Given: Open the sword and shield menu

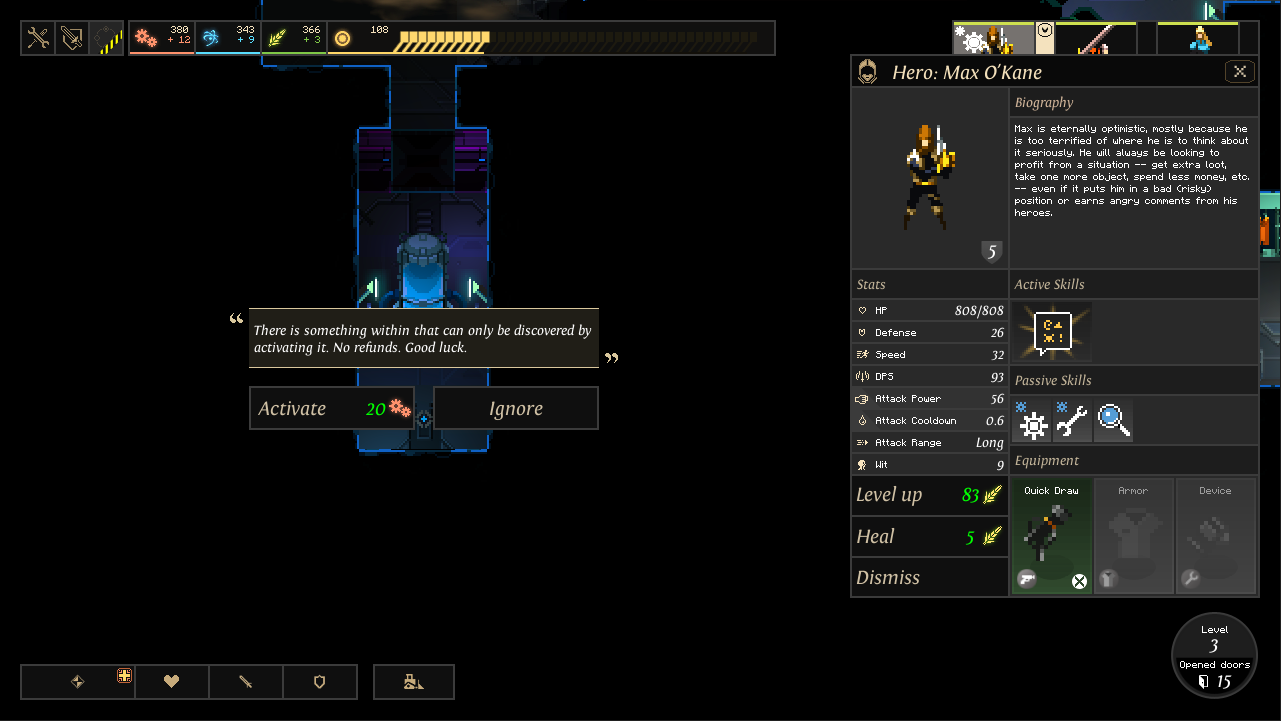Looking at the screenshot, I should click(x=72, y=38).
